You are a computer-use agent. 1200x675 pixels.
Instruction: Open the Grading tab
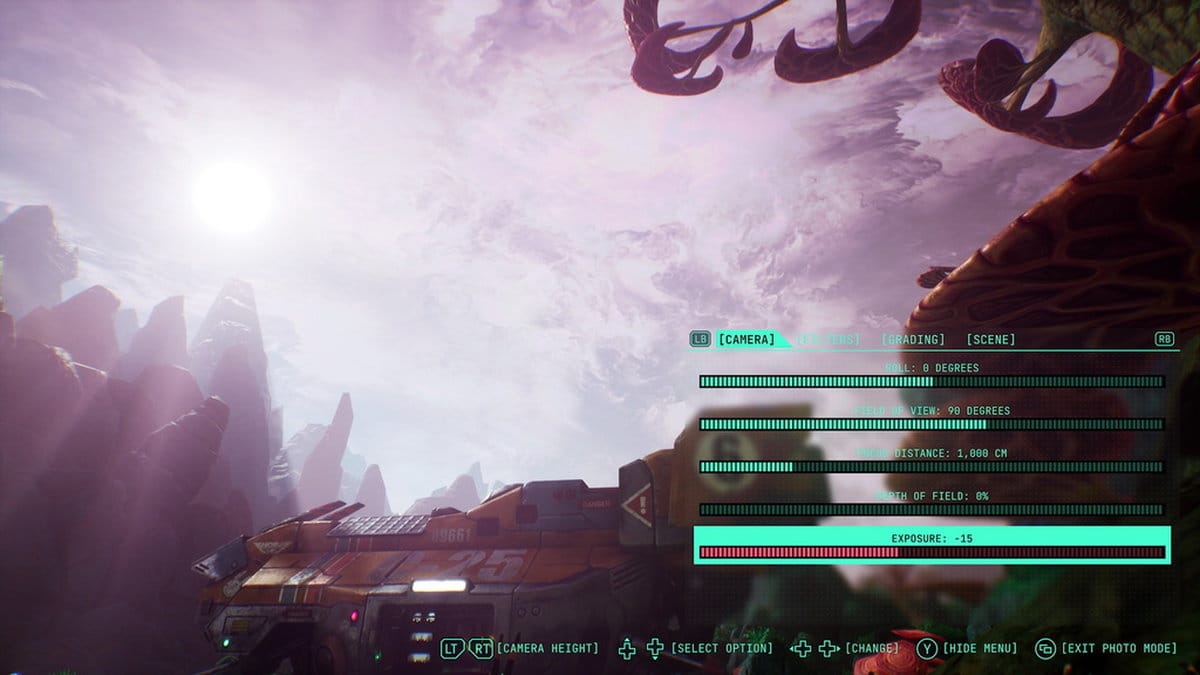912,340
